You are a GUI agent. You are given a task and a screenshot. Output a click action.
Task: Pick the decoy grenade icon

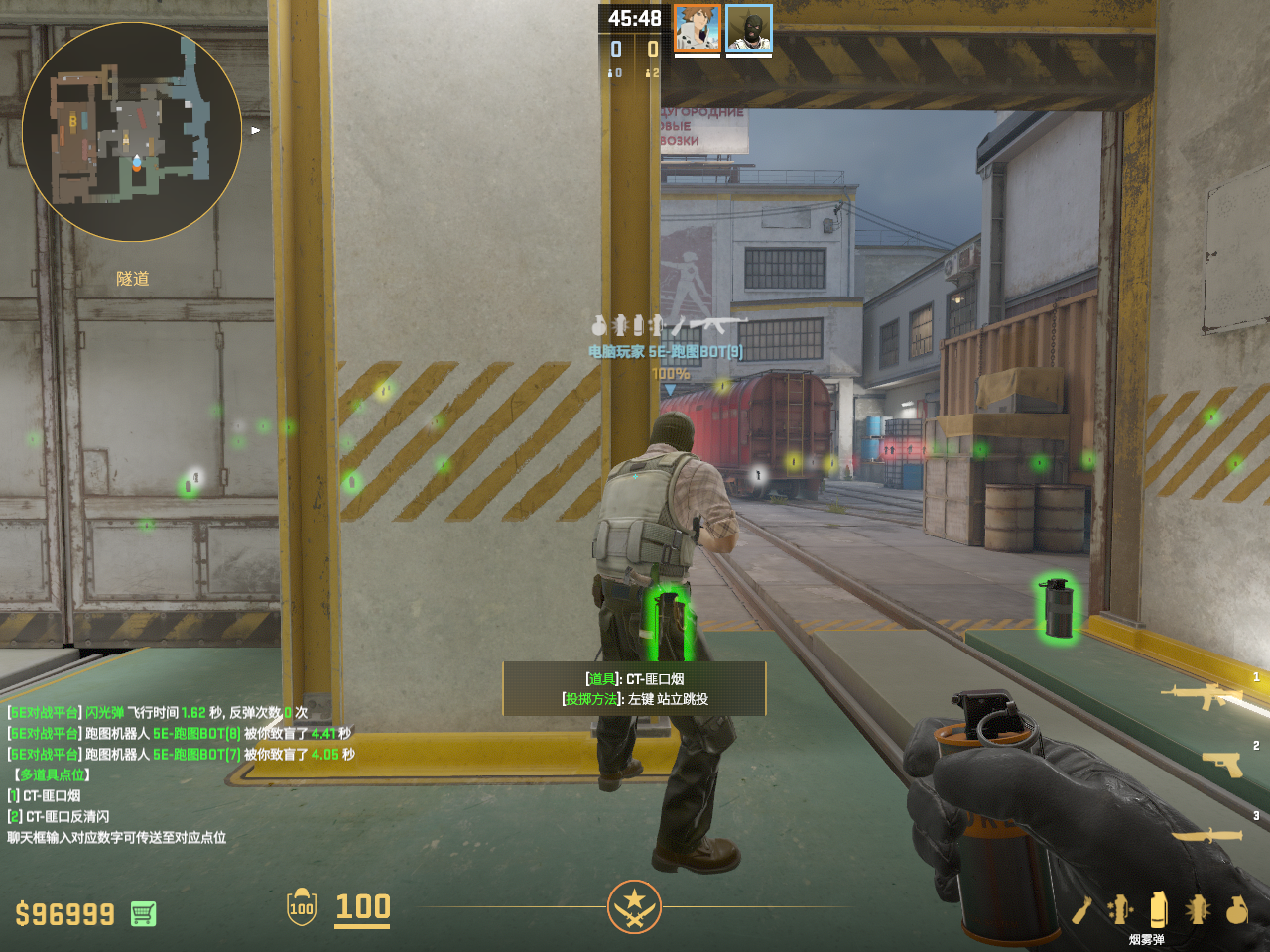click(1121, 909)
